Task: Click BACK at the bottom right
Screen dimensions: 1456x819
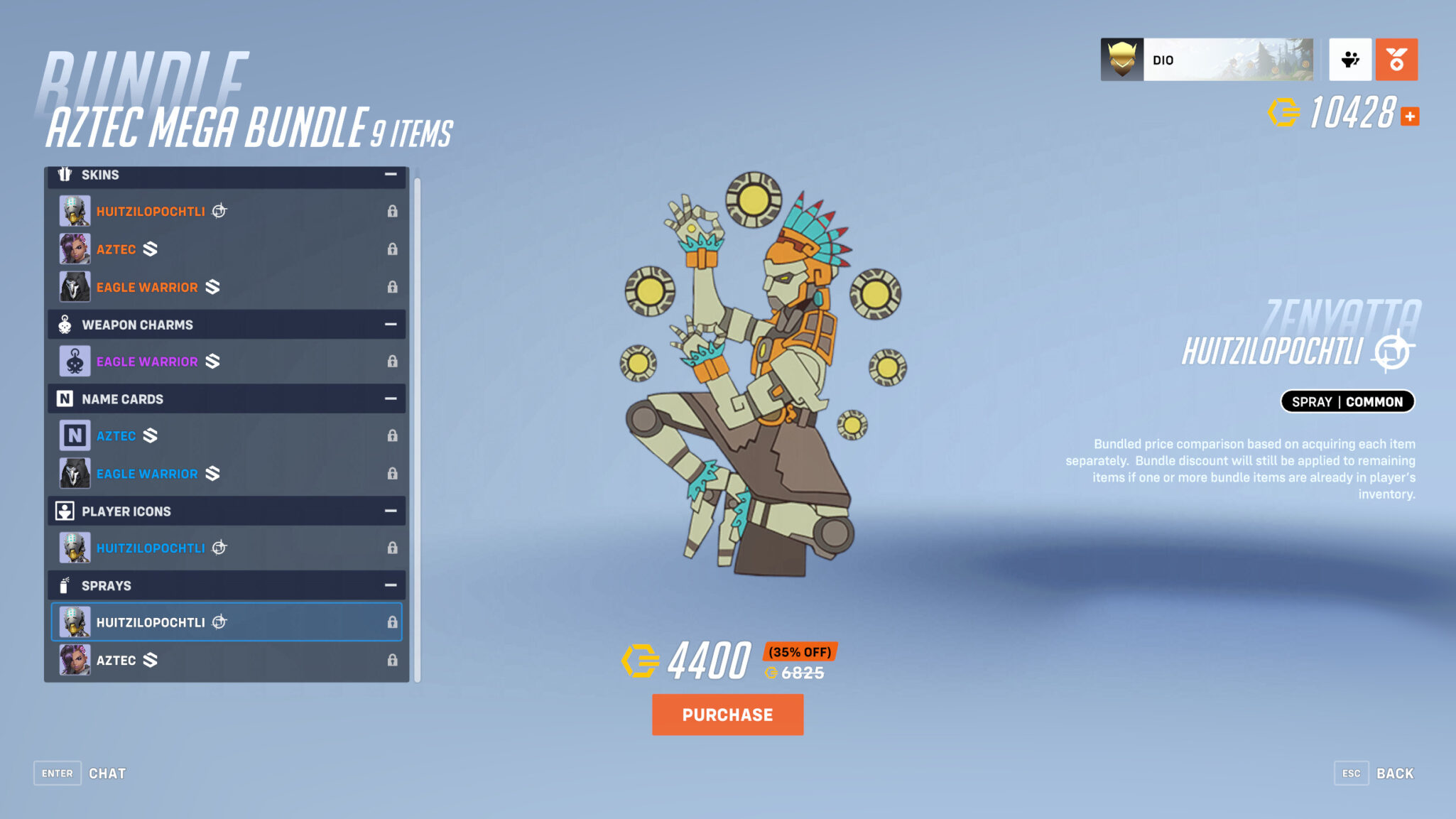Action: 1396,773
